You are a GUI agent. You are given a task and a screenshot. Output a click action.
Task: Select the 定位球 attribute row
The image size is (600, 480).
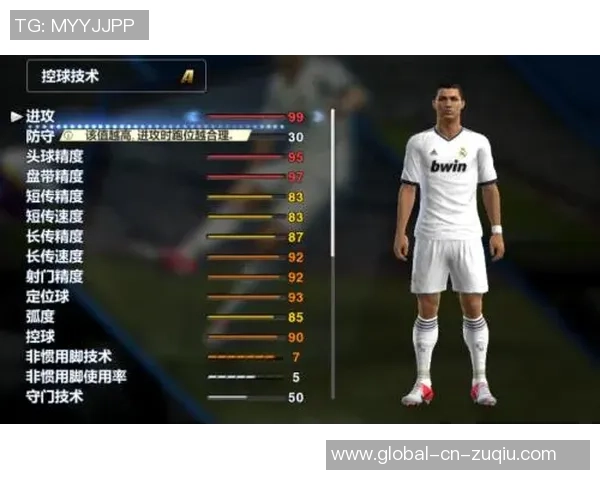pos(48,297)
